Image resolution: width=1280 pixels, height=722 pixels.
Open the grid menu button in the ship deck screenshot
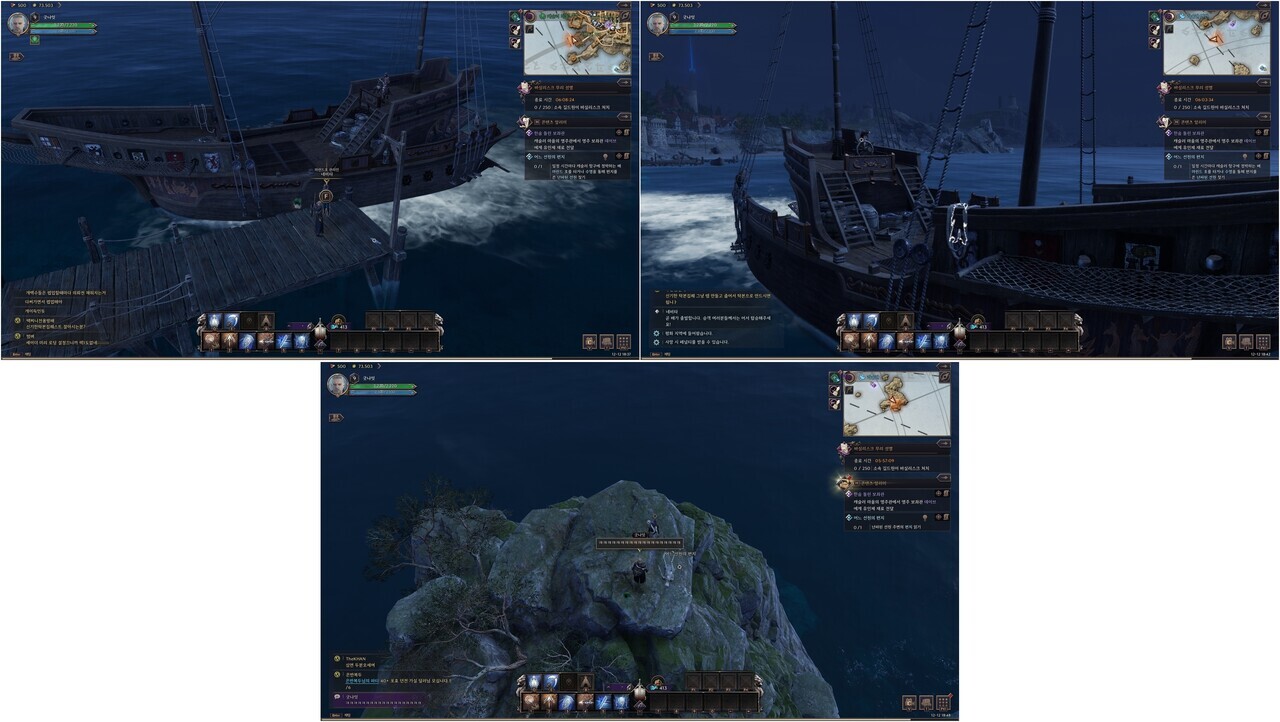tap(1263, 341)
